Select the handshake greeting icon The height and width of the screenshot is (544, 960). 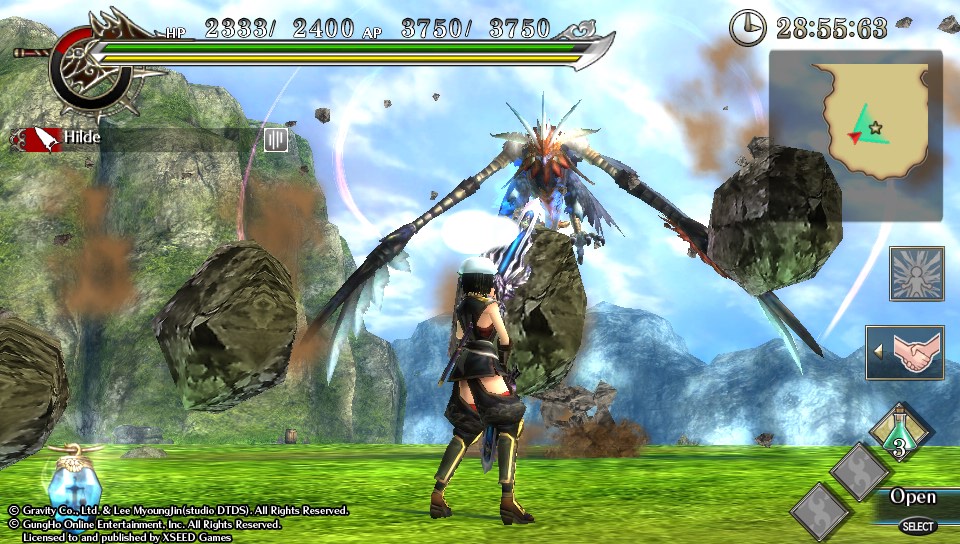pyautogui.click(x=906, y=352)
